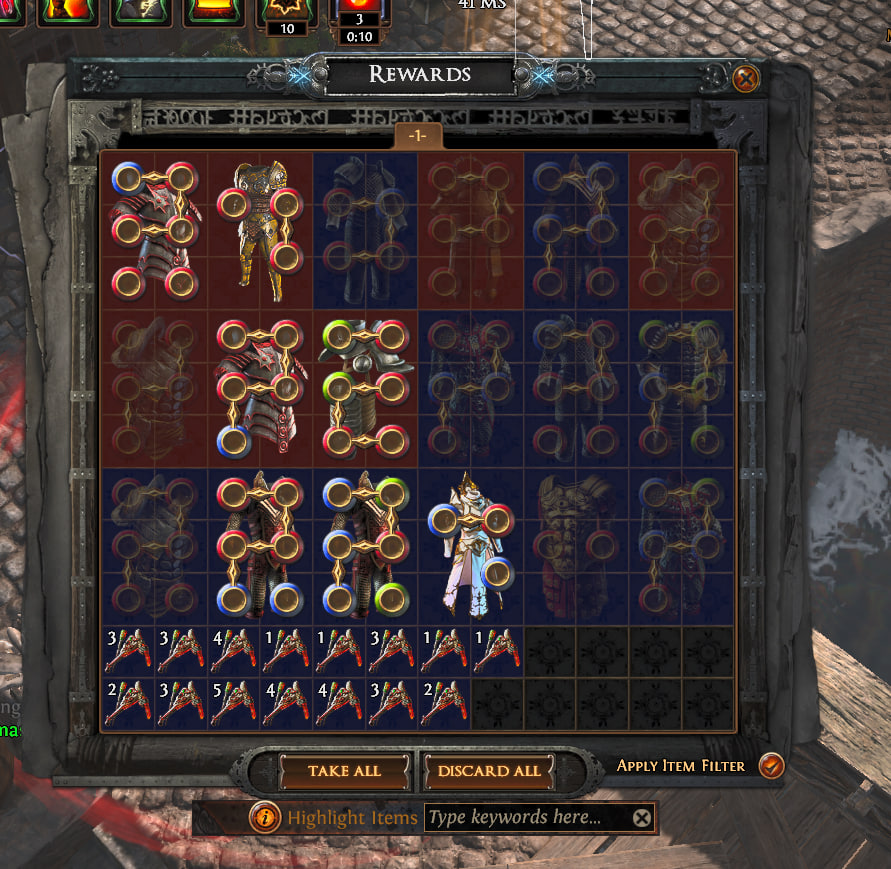Toggle the Apply Item Filter option
The width and height of the screenshot is (891, 869).
point(771,766)
